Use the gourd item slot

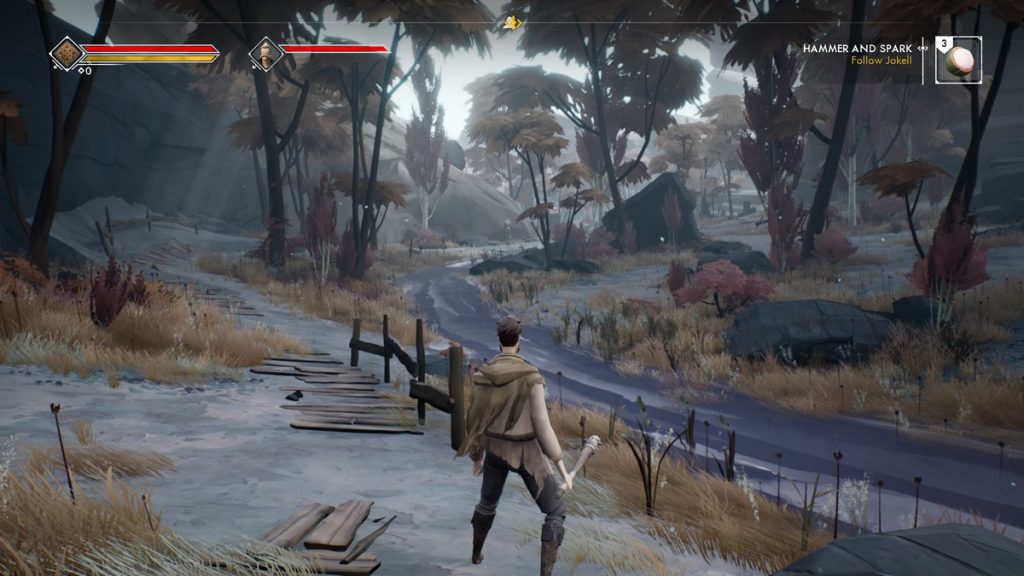[x=959, y=59]
